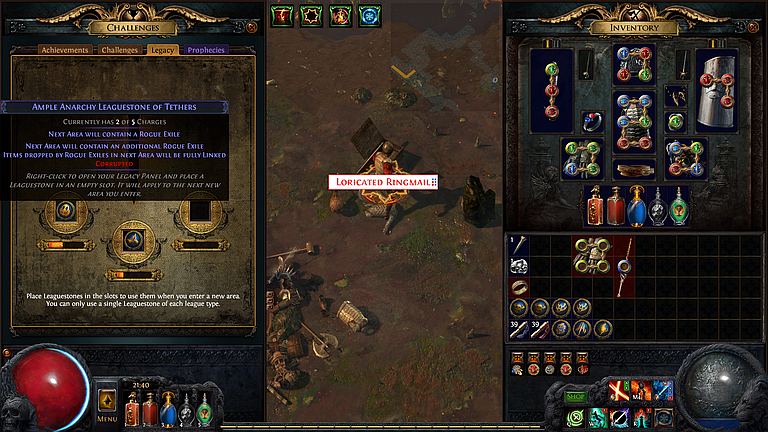Click the snowflake buff icon
The width and height of the screenshot is (768, 432).
pos(370,16)
